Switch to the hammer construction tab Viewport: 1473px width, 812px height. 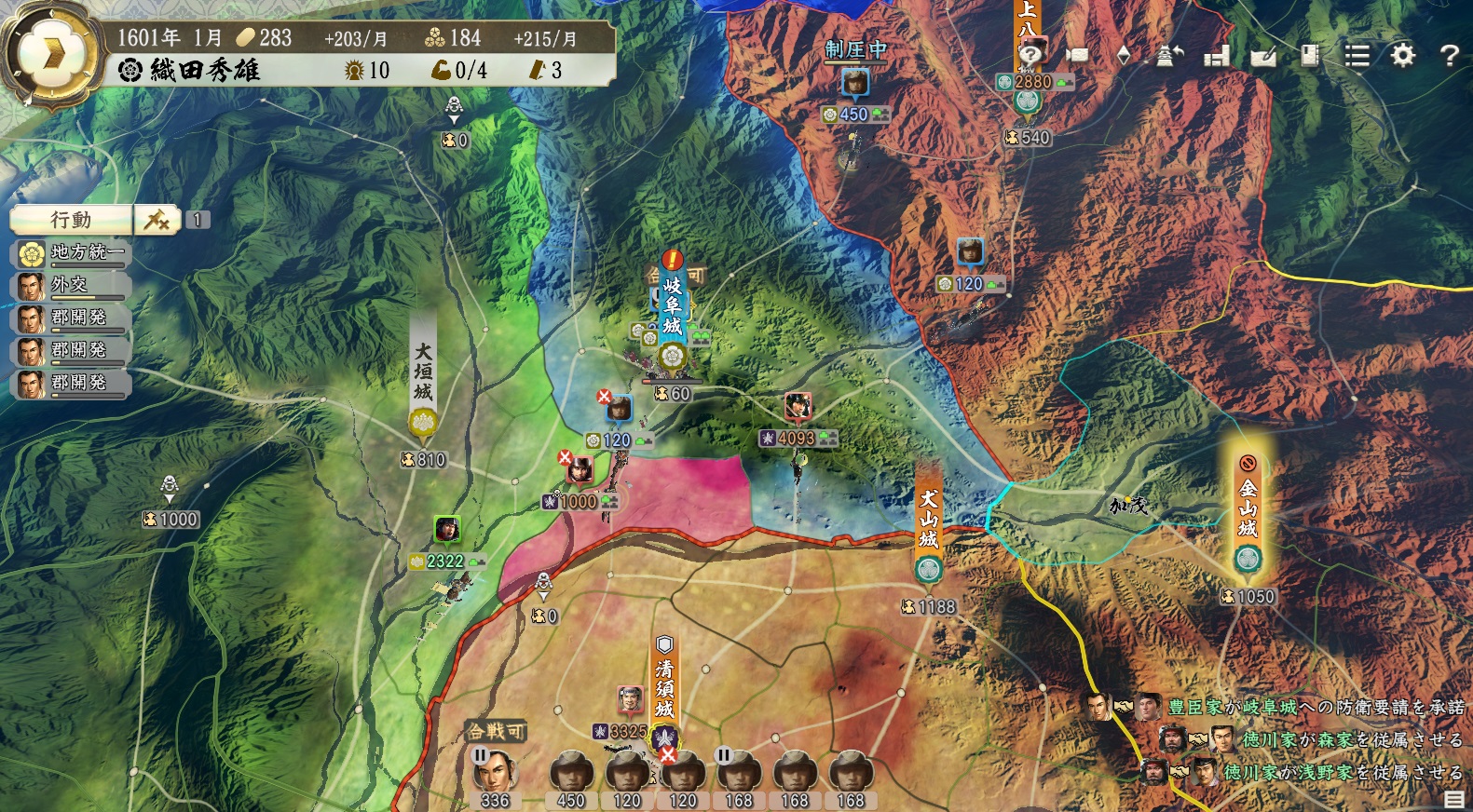(157, 220)
